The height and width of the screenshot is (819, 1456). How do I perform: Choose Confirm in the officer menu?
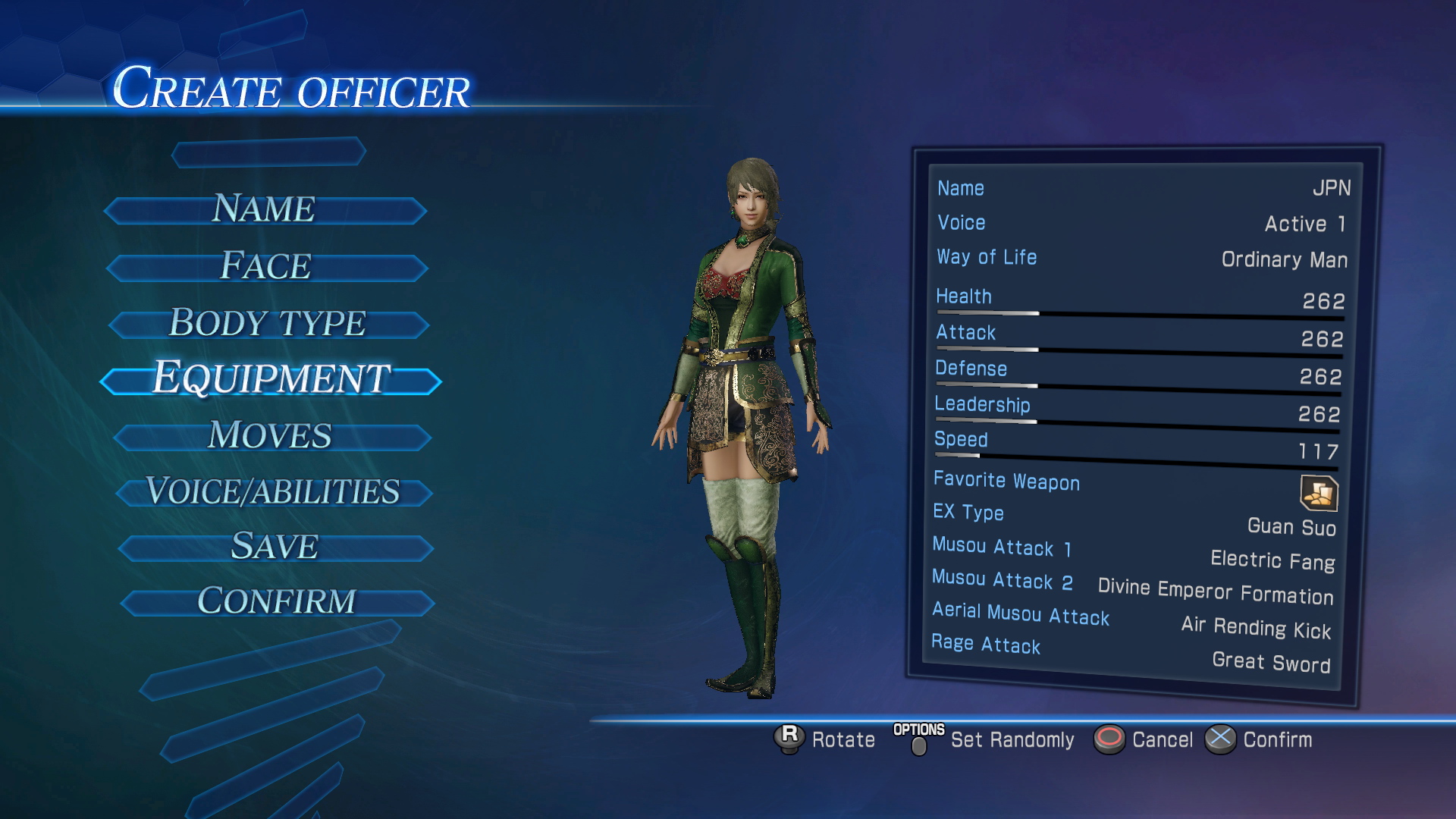pyautogui.click(x=277, y=602)
